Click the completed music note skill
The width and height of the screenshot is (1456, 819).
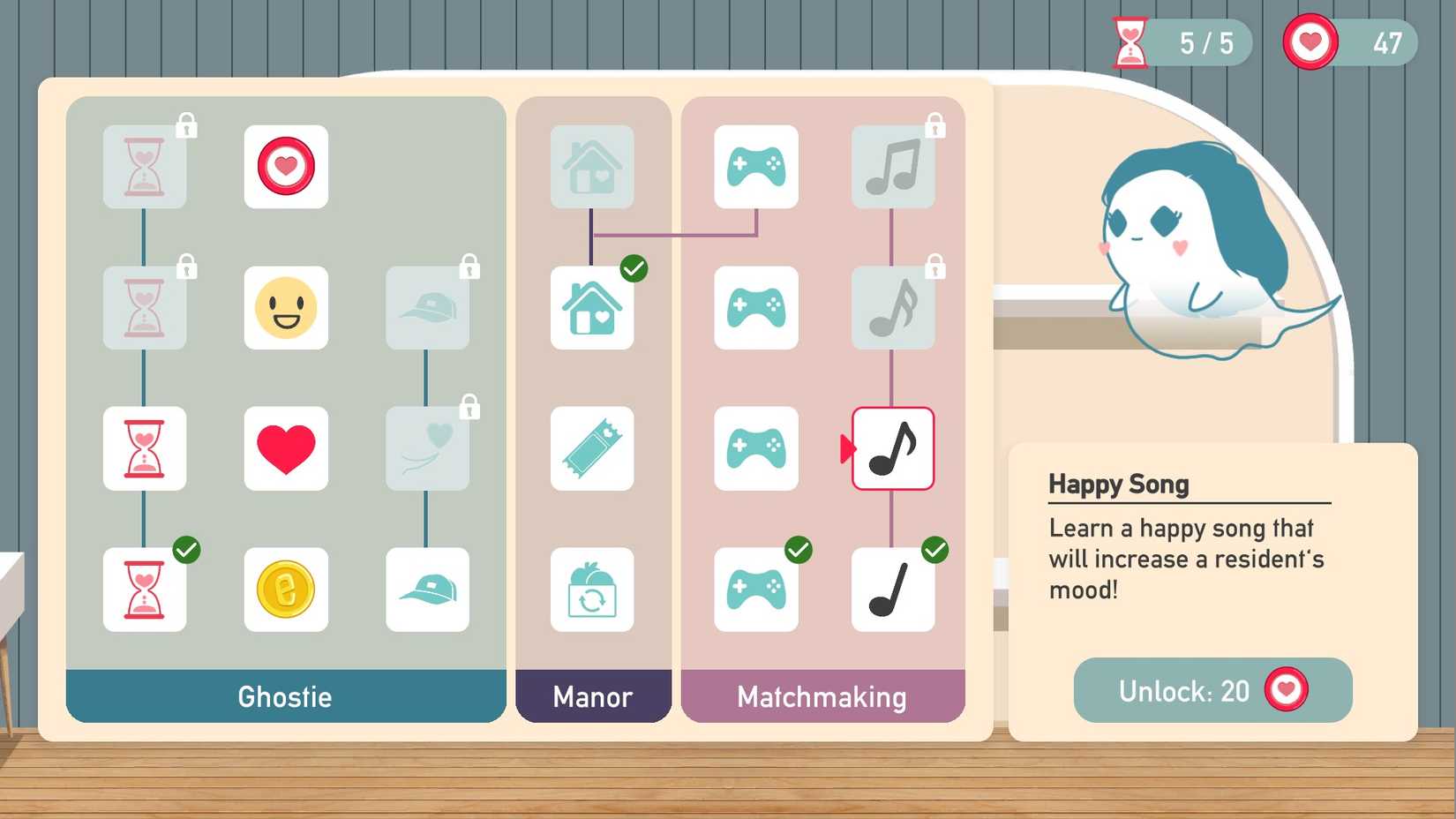coord(893,590)
